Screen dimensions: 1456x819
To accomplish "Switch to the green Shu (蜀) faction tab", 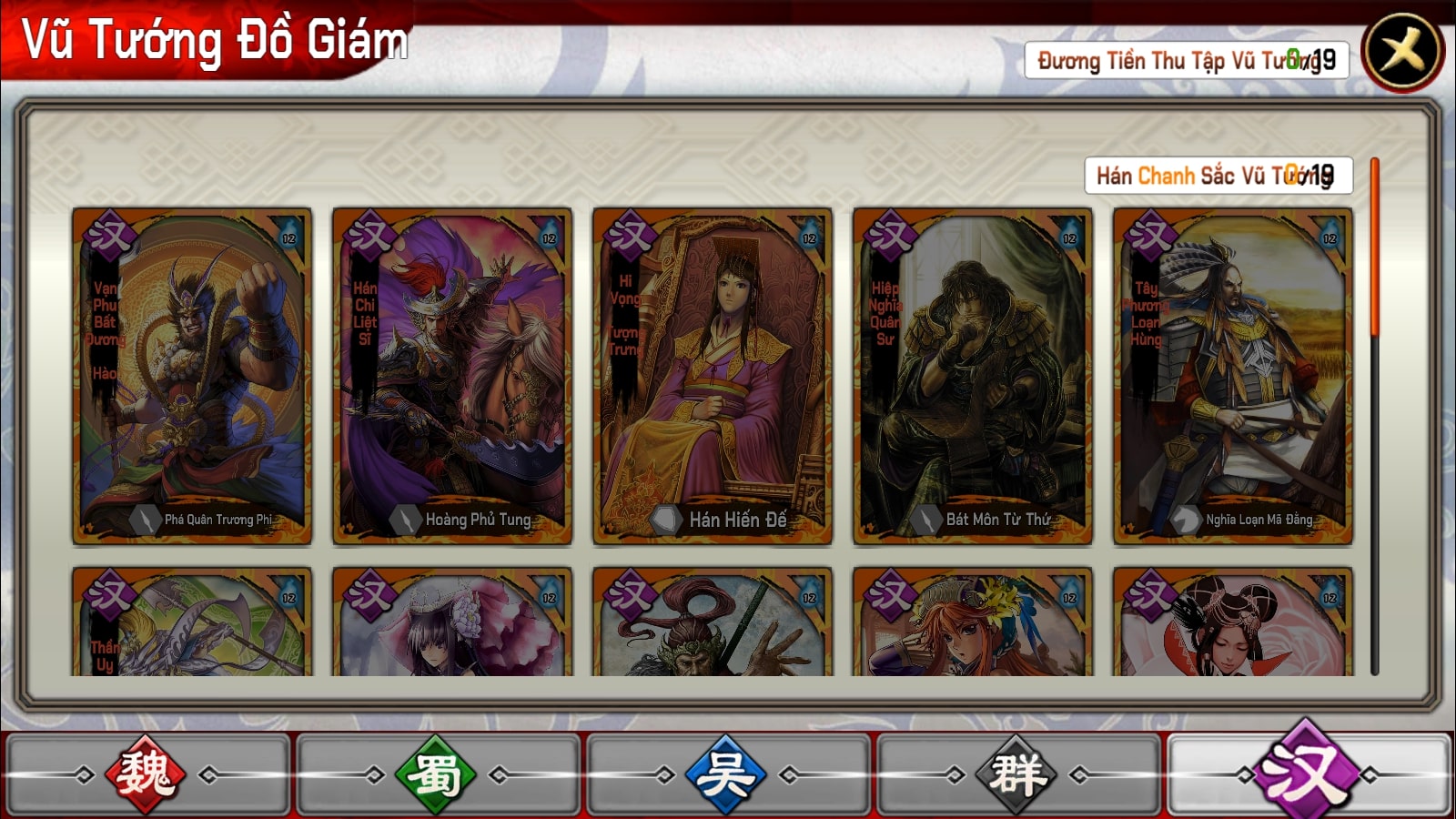I will pos(437,775).
